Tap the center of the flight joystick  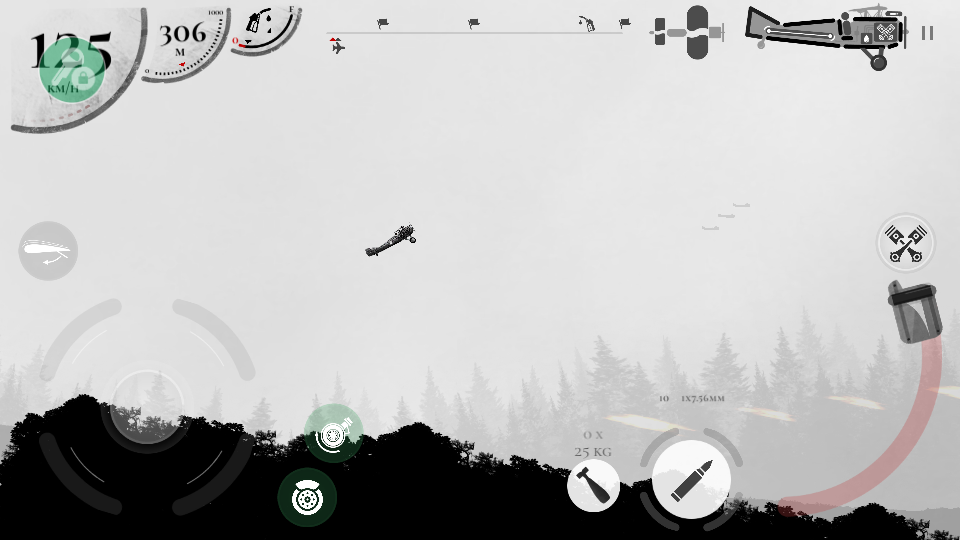146,406
